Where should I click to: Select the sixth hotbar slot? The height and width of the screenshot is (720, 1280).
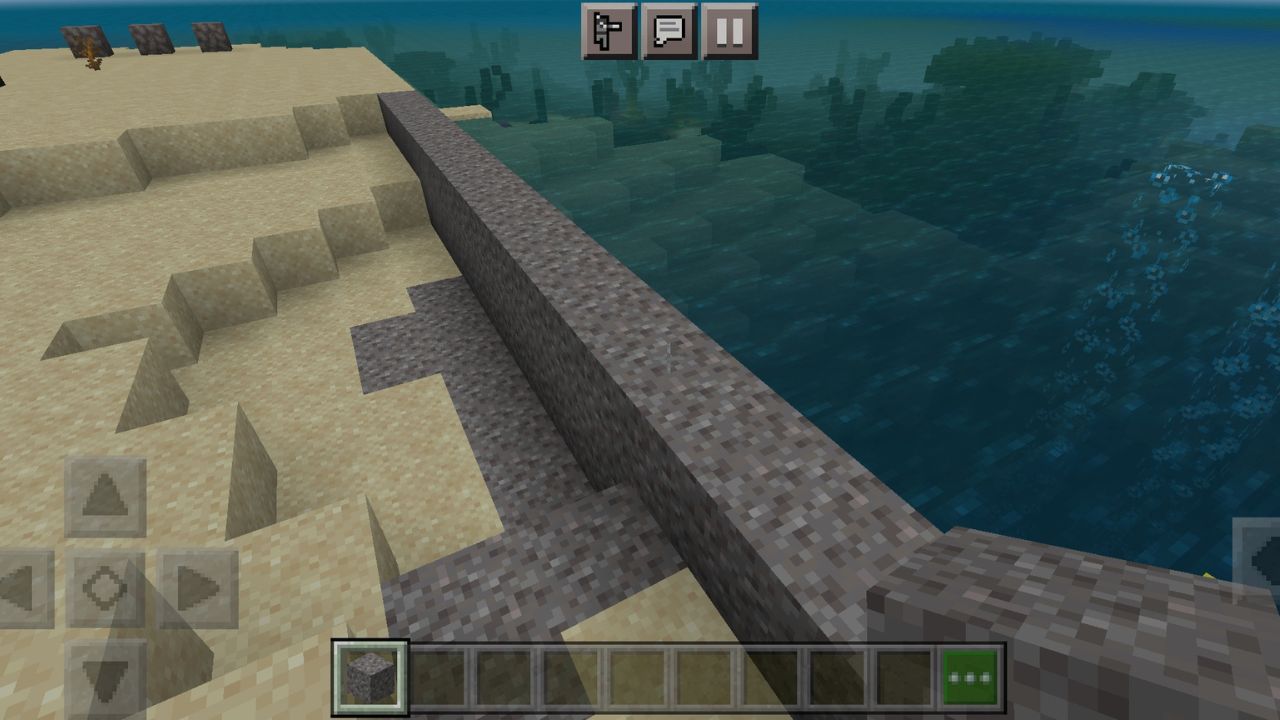click(x=702, y=677)
